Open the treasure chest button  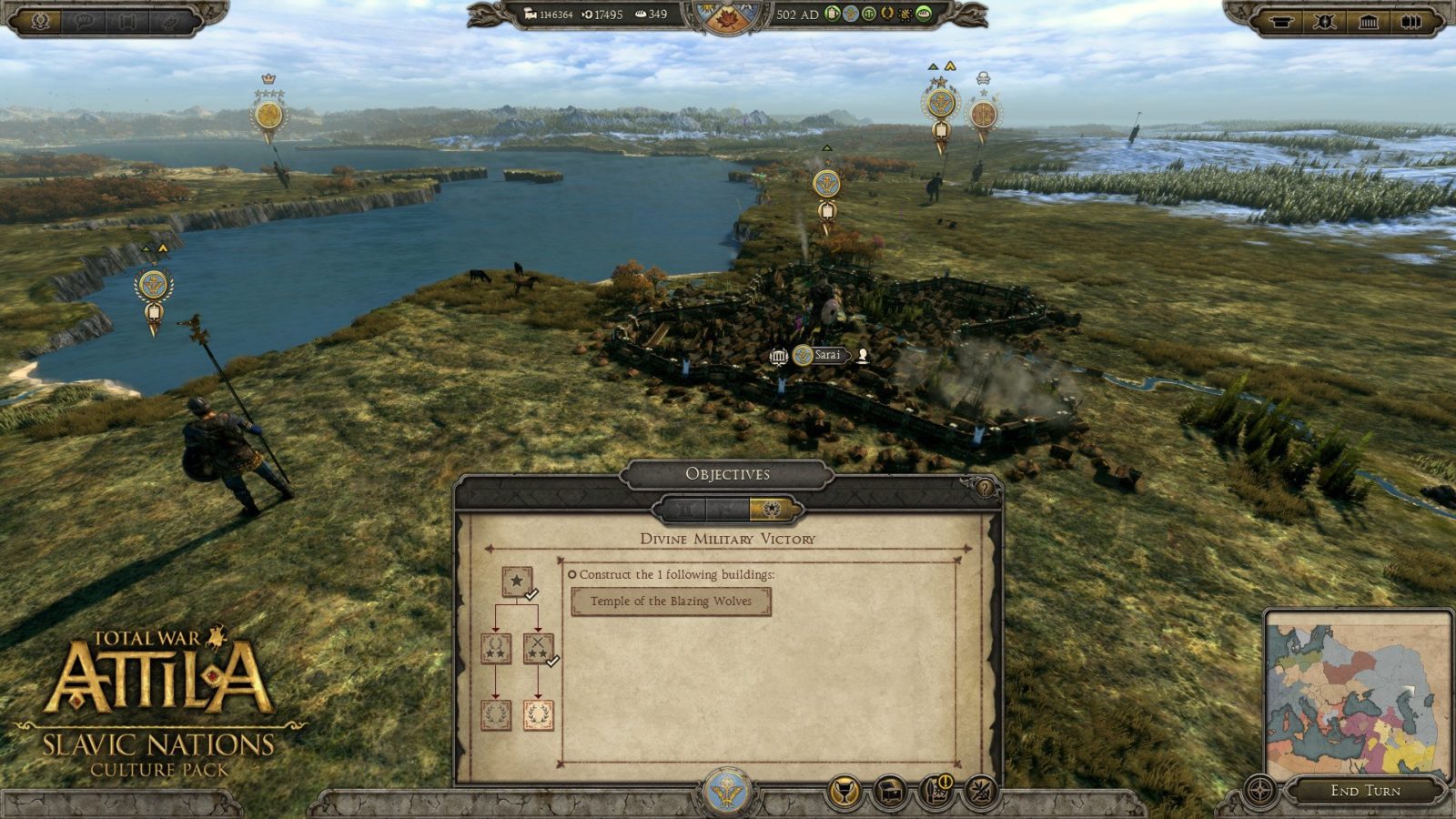tap(890, 793)
